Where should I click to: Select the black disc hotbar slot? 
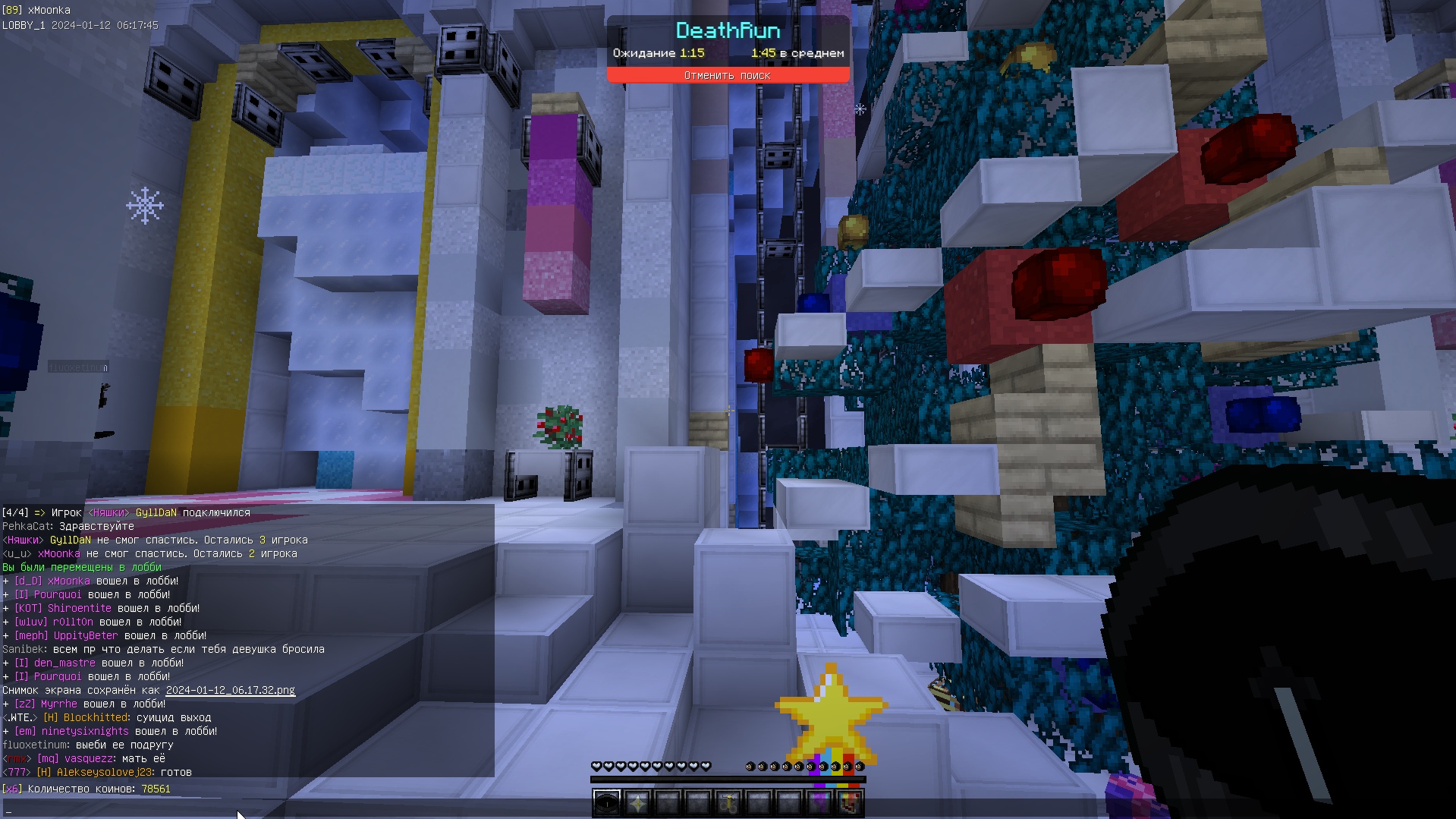606,802
